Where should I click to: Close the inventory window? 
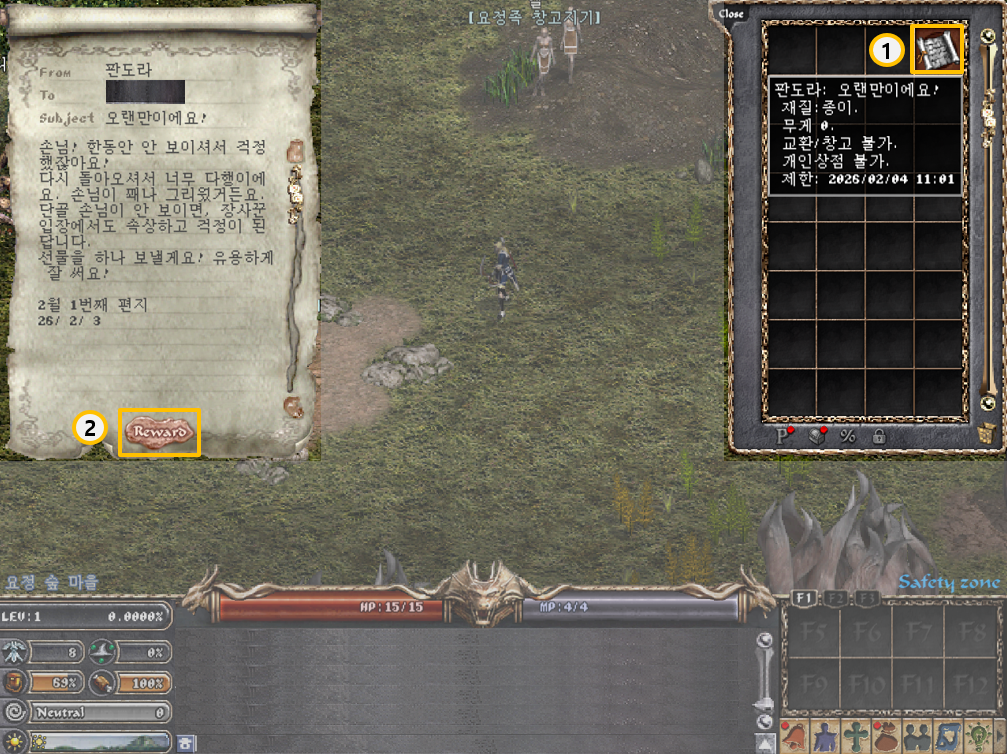731,14
